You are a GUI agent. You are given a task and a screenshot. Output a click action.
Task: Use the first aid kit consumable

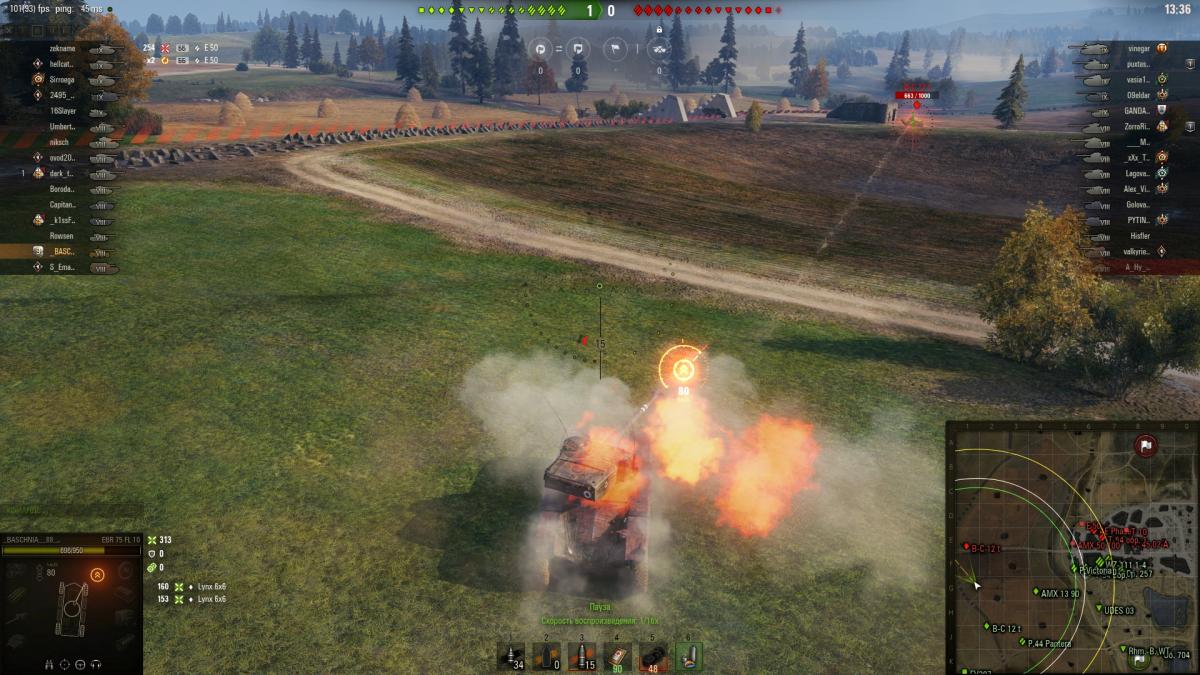[617, 657]
